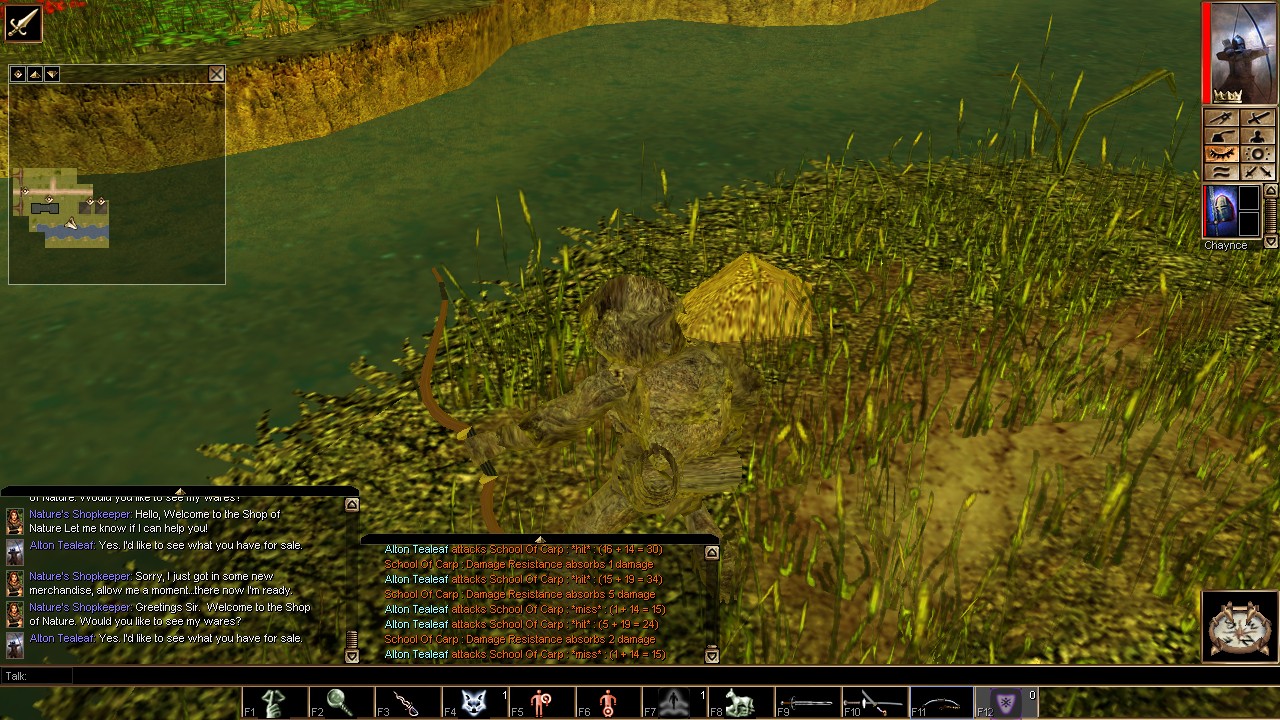Collapse the combat log using its up arrow
The width and height of the screenshot is (1280, 720).
pos(710,551)
